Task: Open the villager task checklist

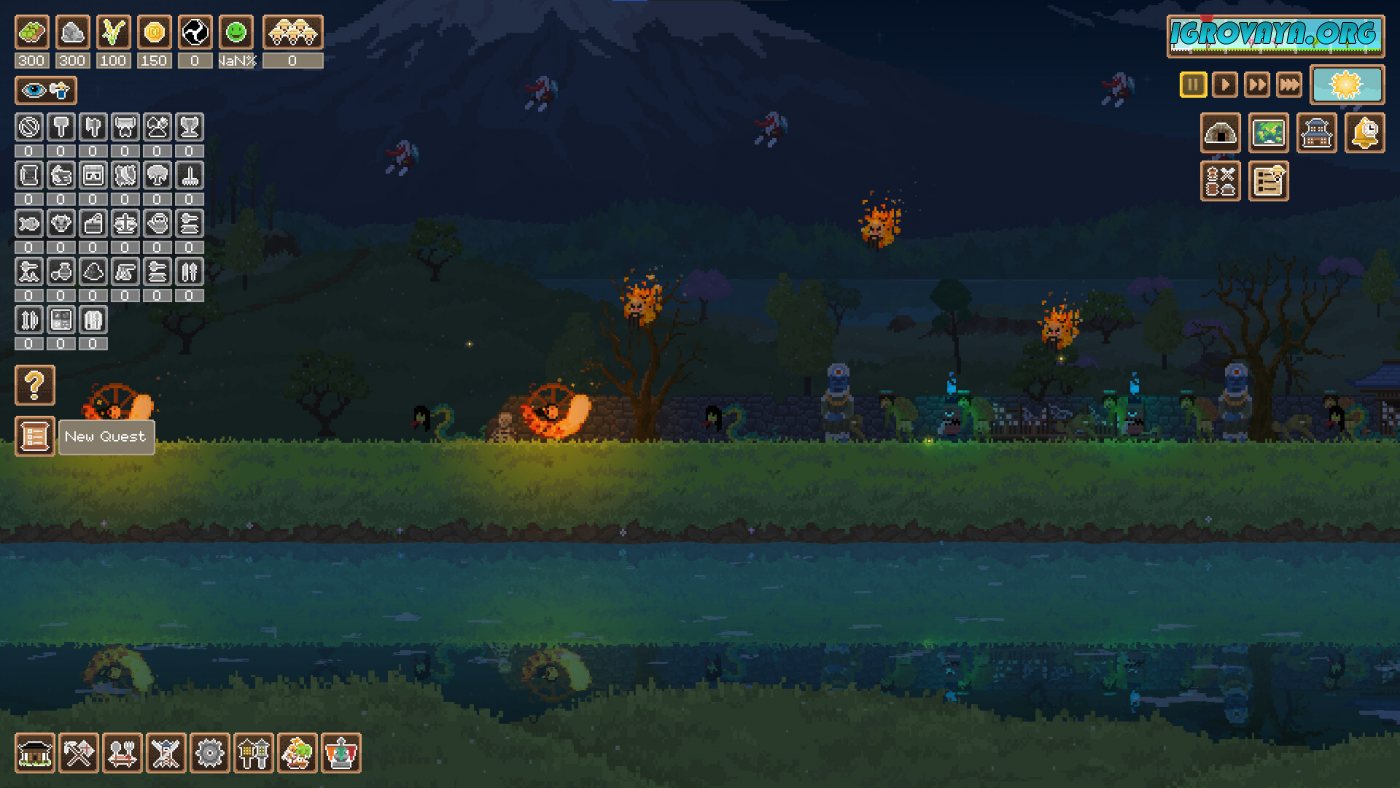Action: [x=1269, y=181]
